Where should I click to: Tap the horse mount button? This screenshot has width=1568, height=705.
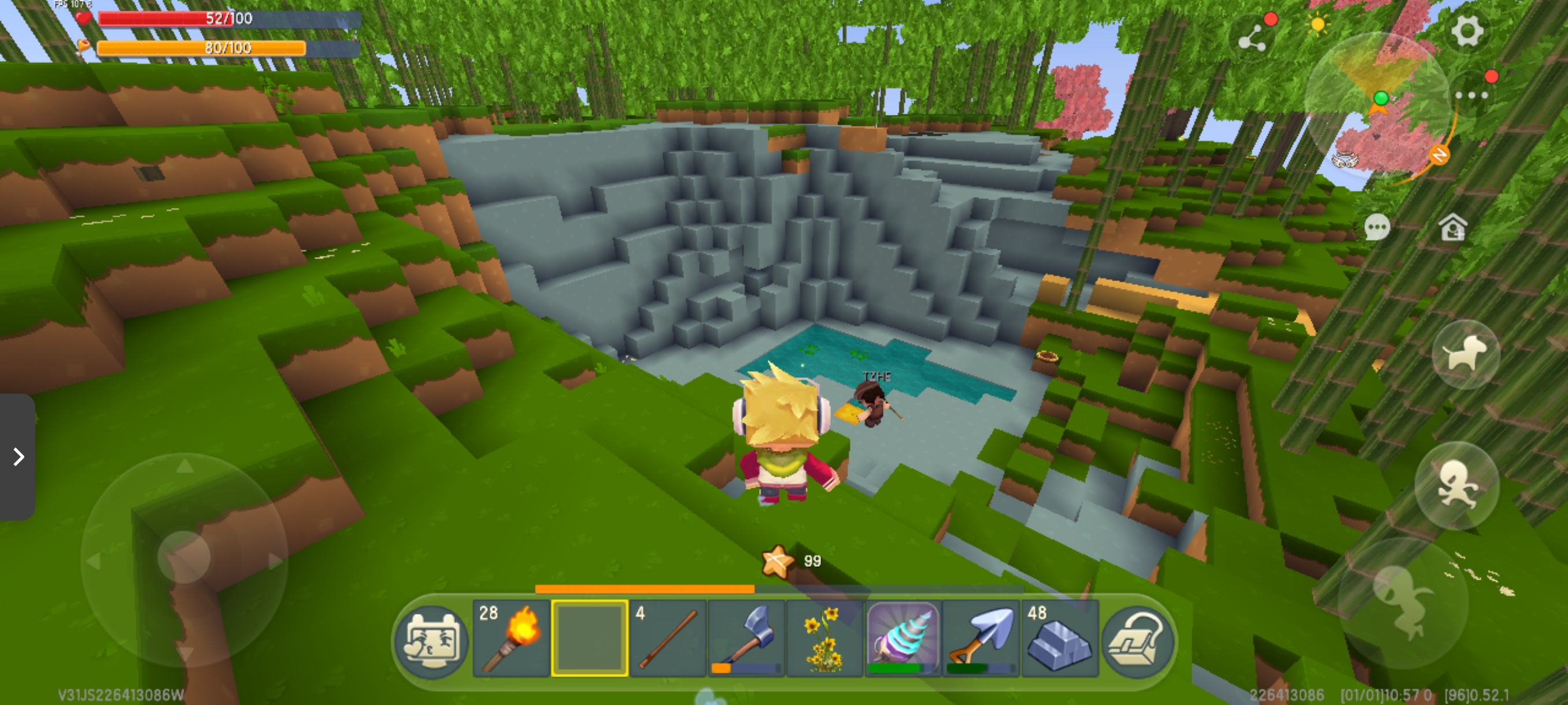(1466, 354)
